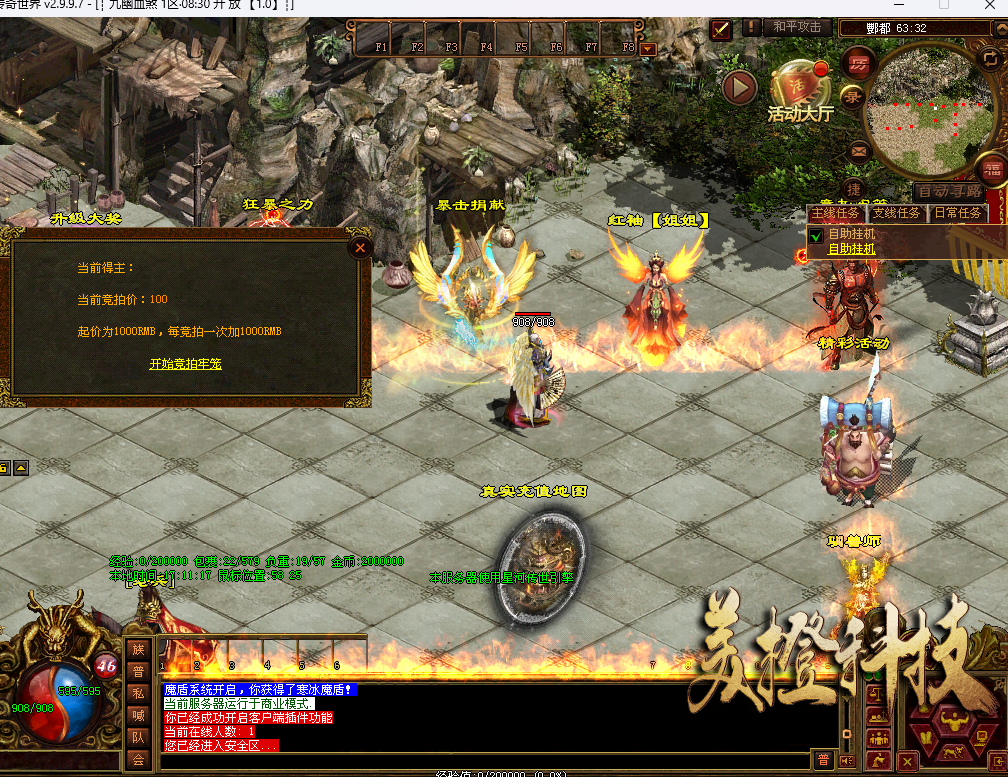1008x777 pixels.
Task: Select the 私 private chat channel
Action: click(x=138, y=694)
